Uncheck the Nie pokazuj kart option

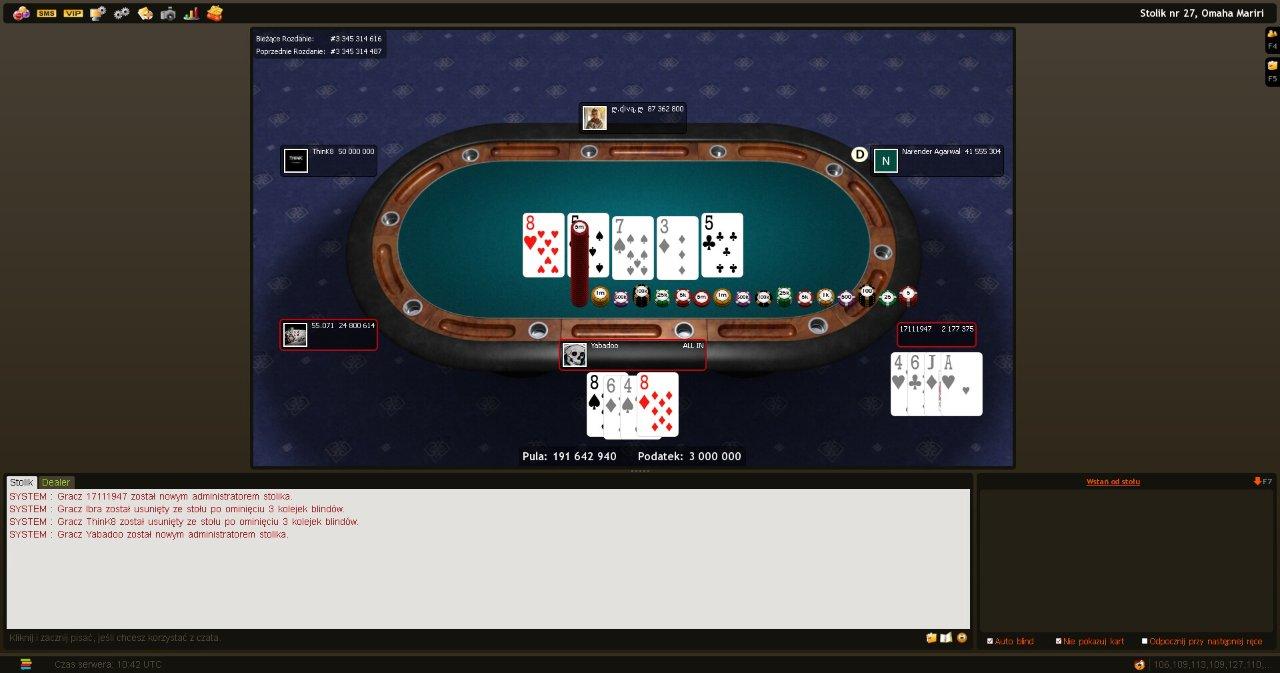click(1059, 641)
